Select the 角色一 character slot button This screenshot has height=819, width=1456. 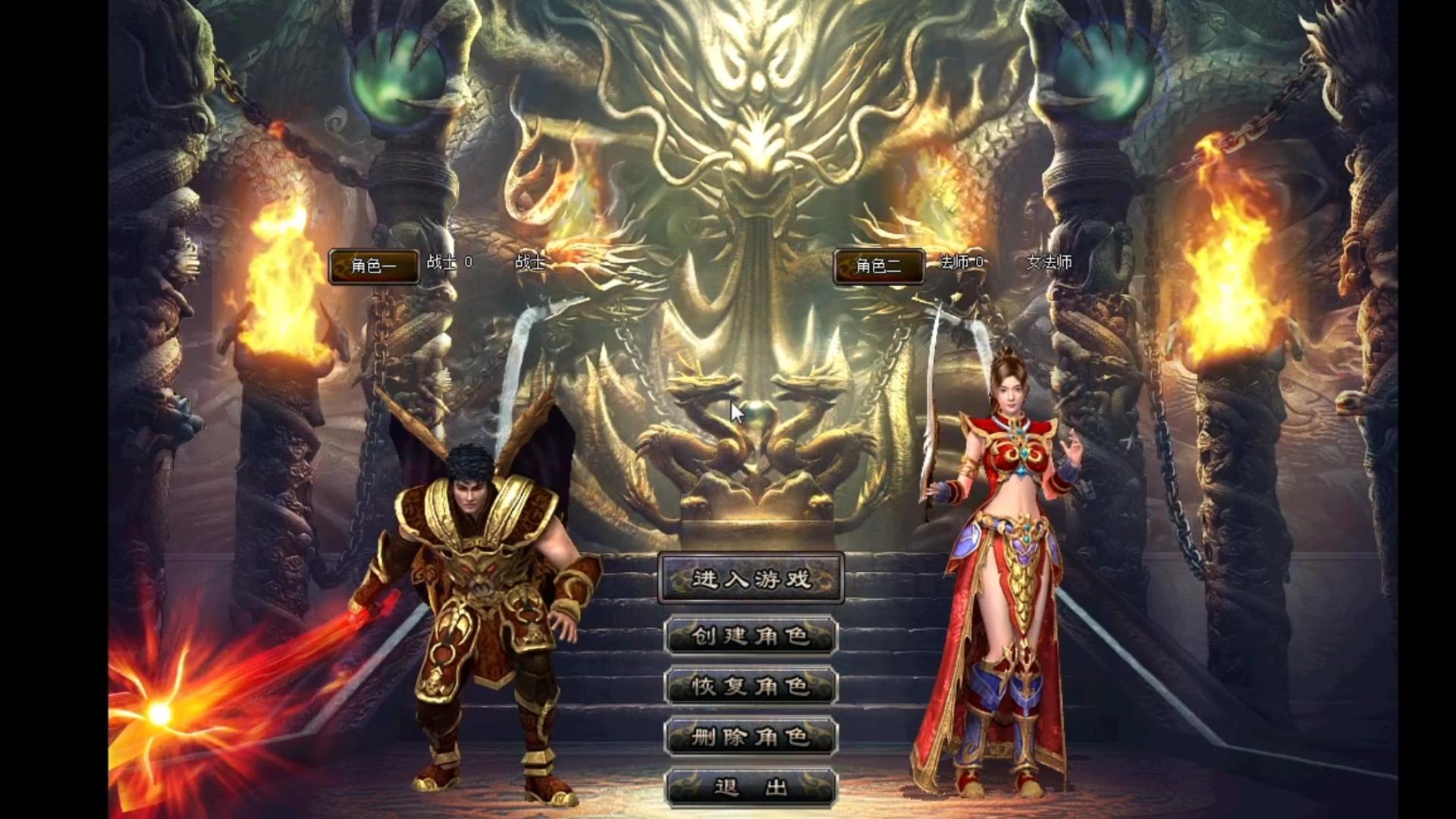pyautogui.click(x=374, y=266)
